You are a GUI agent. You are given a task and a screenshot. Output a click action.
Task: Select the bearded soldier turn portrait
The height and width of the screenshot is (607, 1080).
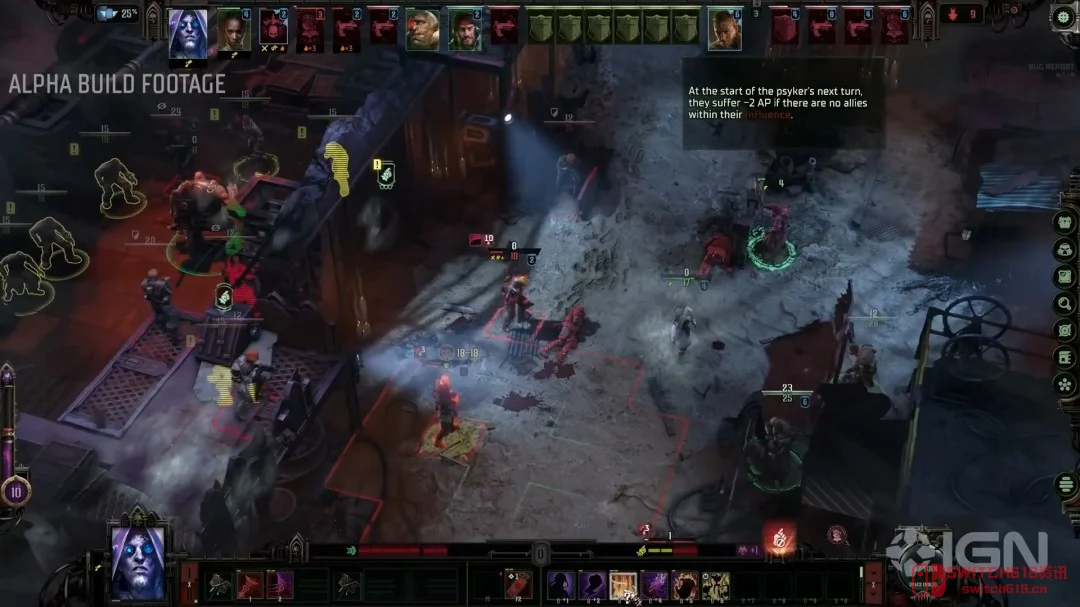[x=463, y=29]
